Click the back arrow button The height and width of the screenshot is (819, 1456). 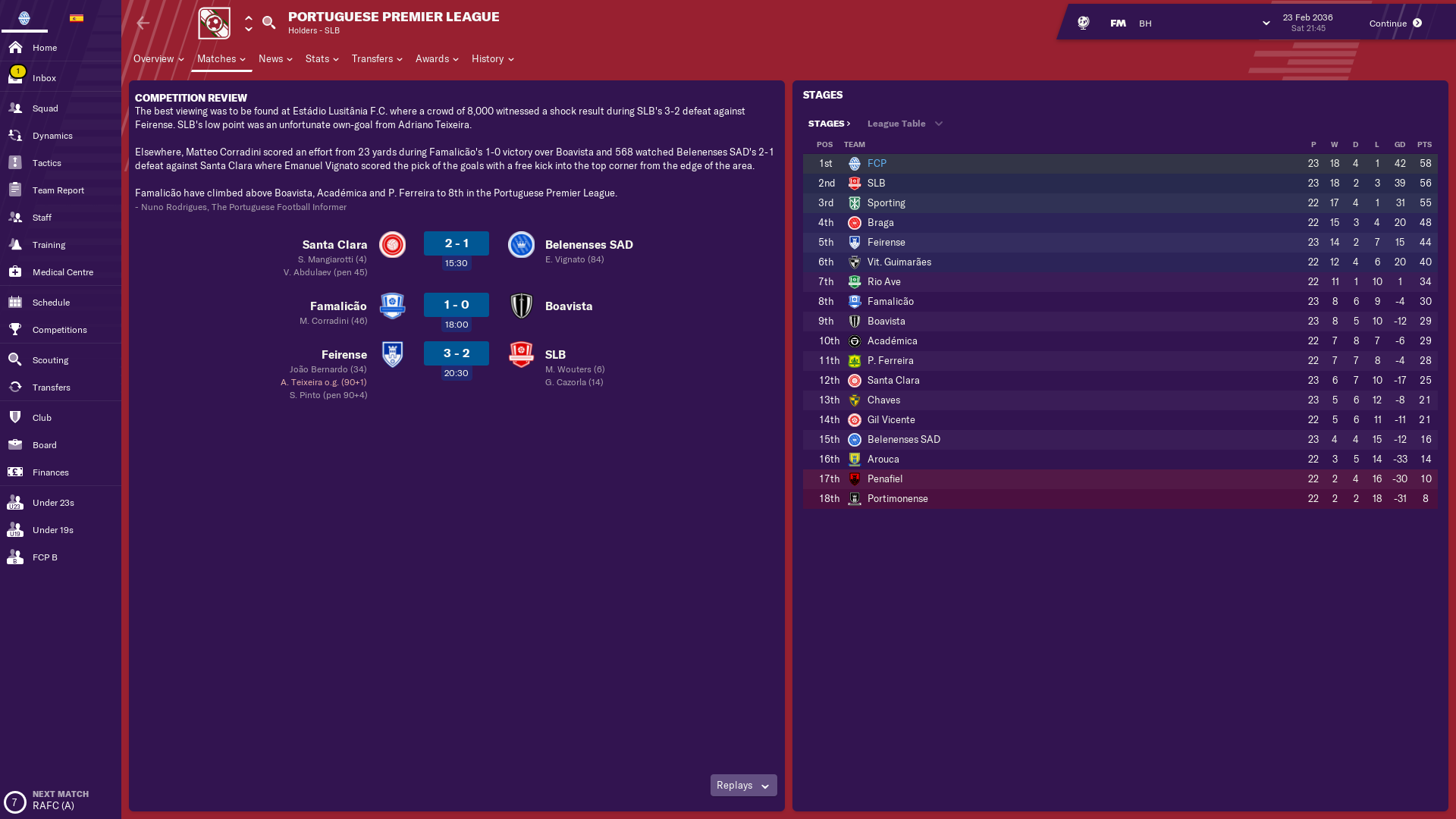tap(143, 24)
